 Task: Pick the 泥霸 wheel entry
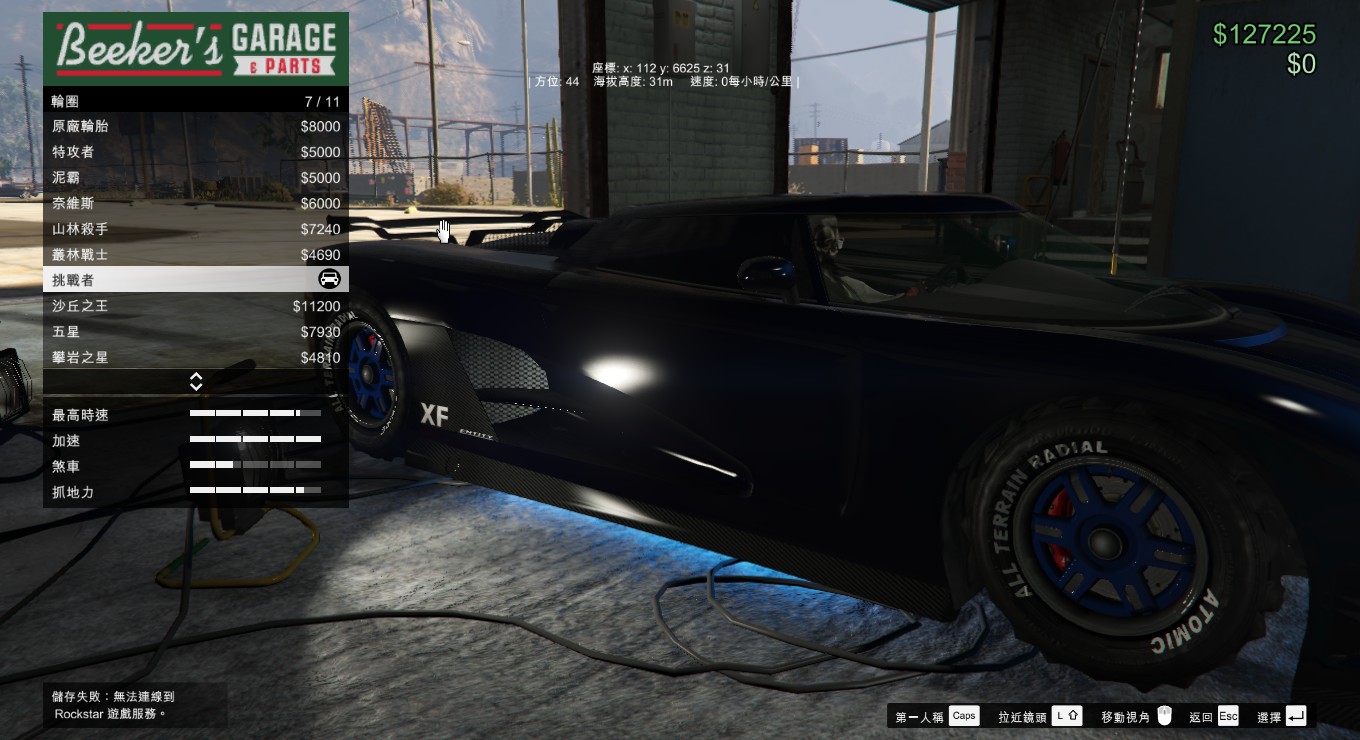click(195, 178)
